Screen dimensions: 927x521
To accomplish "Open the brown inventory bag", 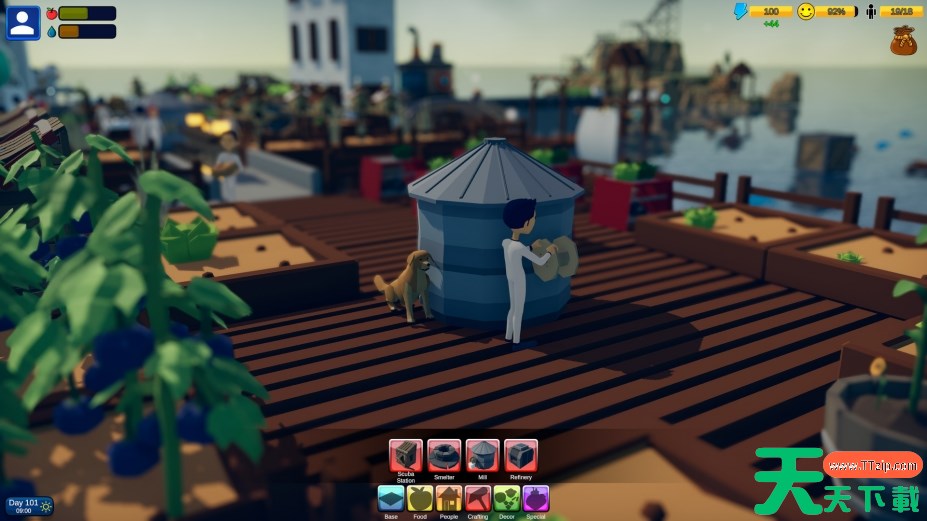I will [x=904, y=41].
